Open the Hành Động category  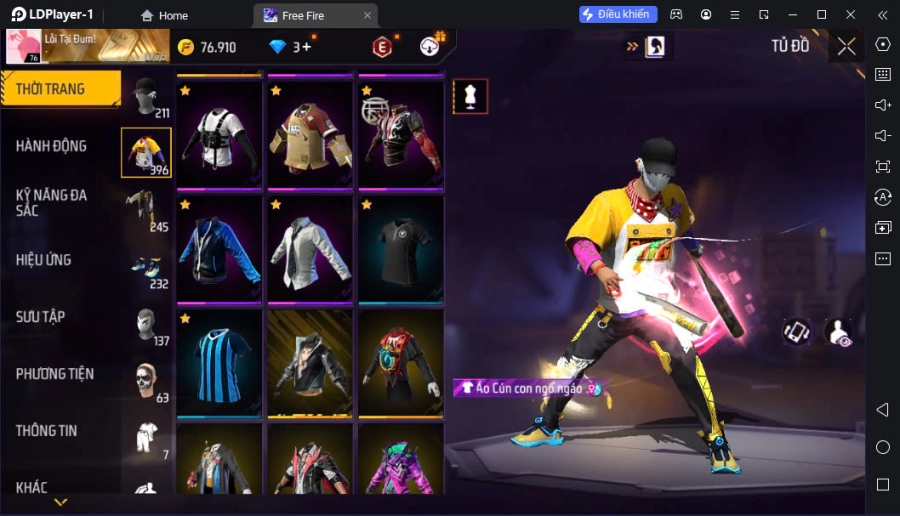(52, 146)
